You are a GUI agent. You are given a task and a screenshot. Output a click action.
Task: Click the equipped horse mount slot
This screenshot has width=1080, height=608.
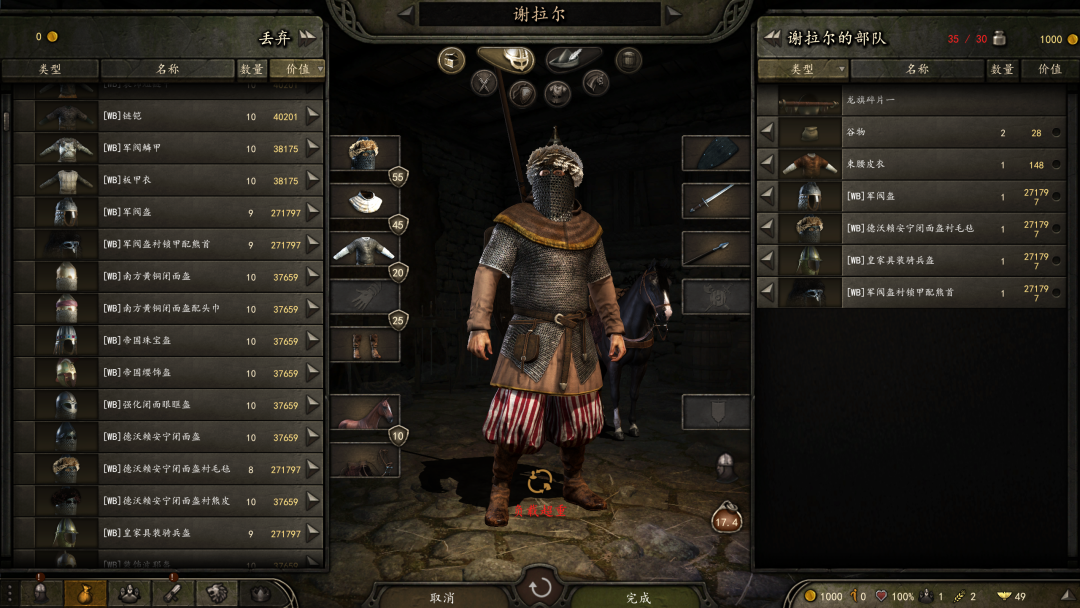click(x=364, y=412)
